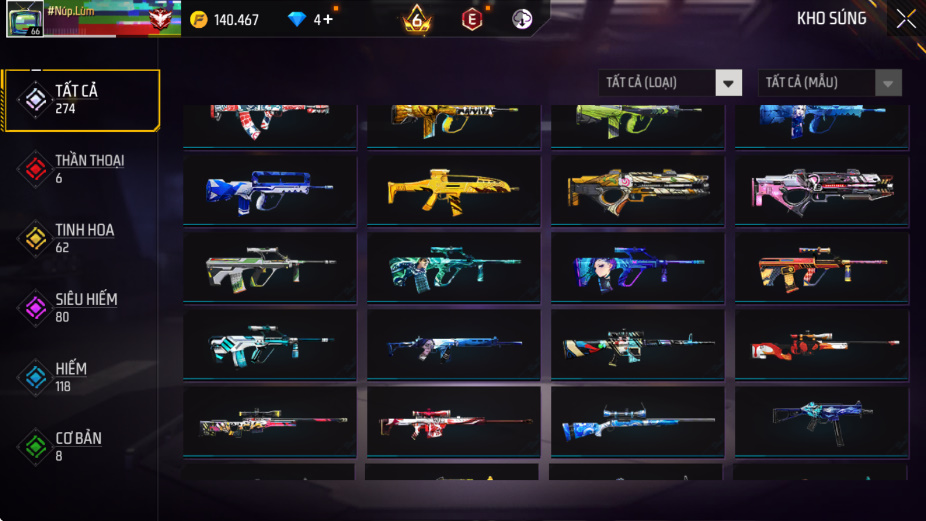Pick the purple anime girl AUG skin
This screenshot has width=926, height=521.
pyautogui.click(x=637, y=267)
